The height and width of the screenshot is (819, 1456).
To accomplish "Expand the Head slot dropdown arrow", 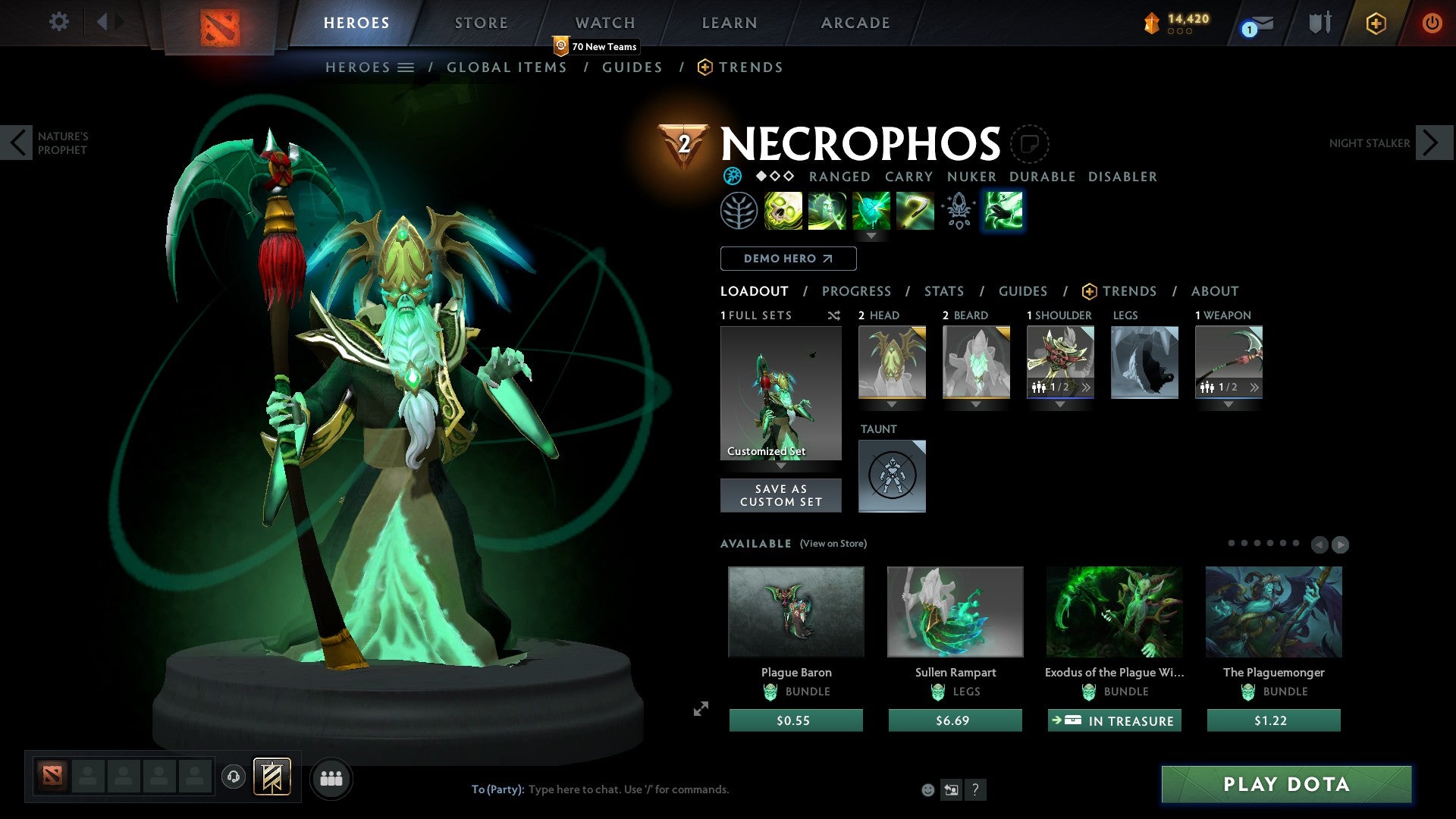I will 892,404.
